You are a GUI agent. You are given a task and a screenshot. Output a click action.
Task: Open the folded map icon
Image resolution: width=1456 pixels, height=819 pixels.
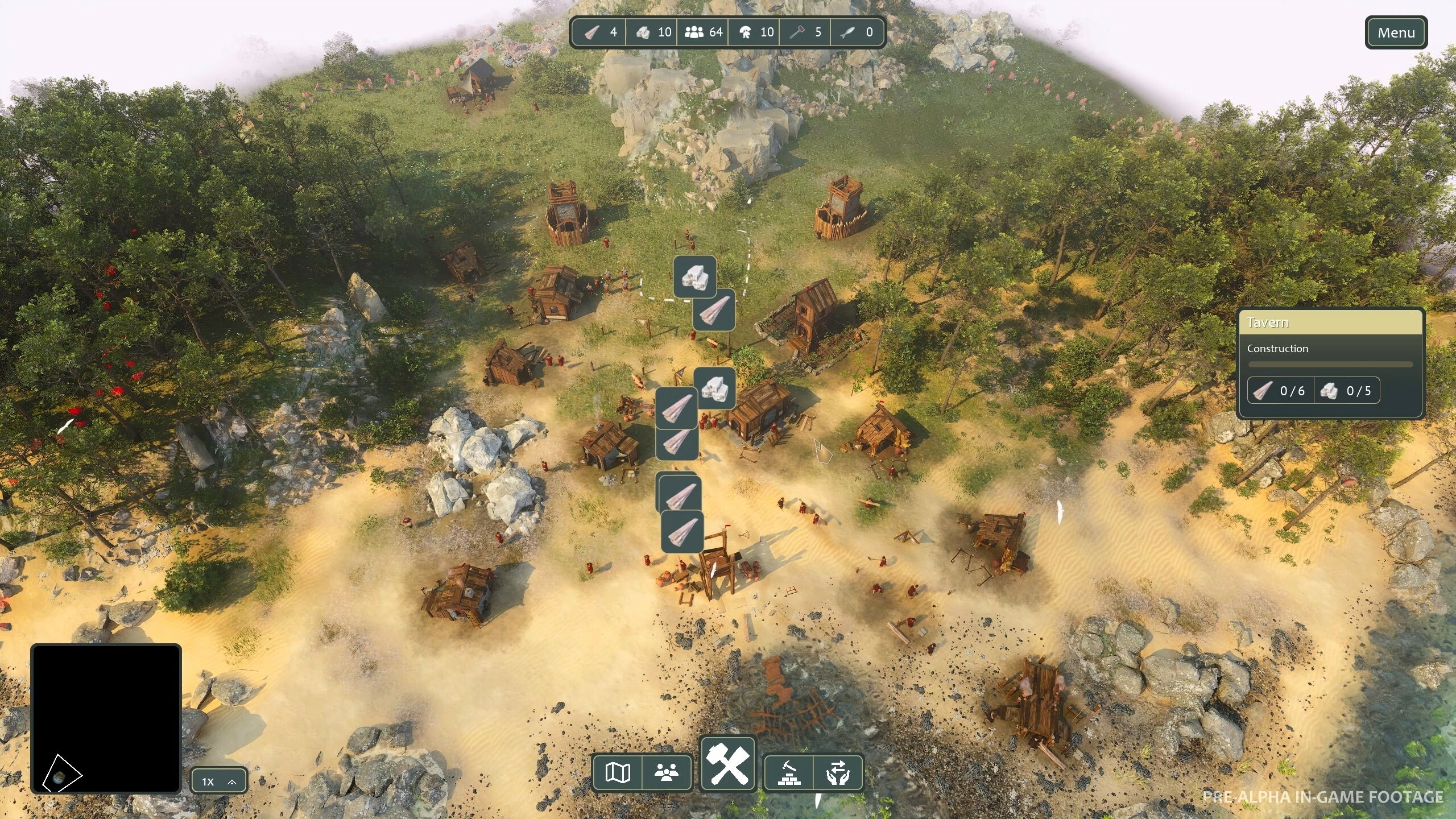(618, 772)
